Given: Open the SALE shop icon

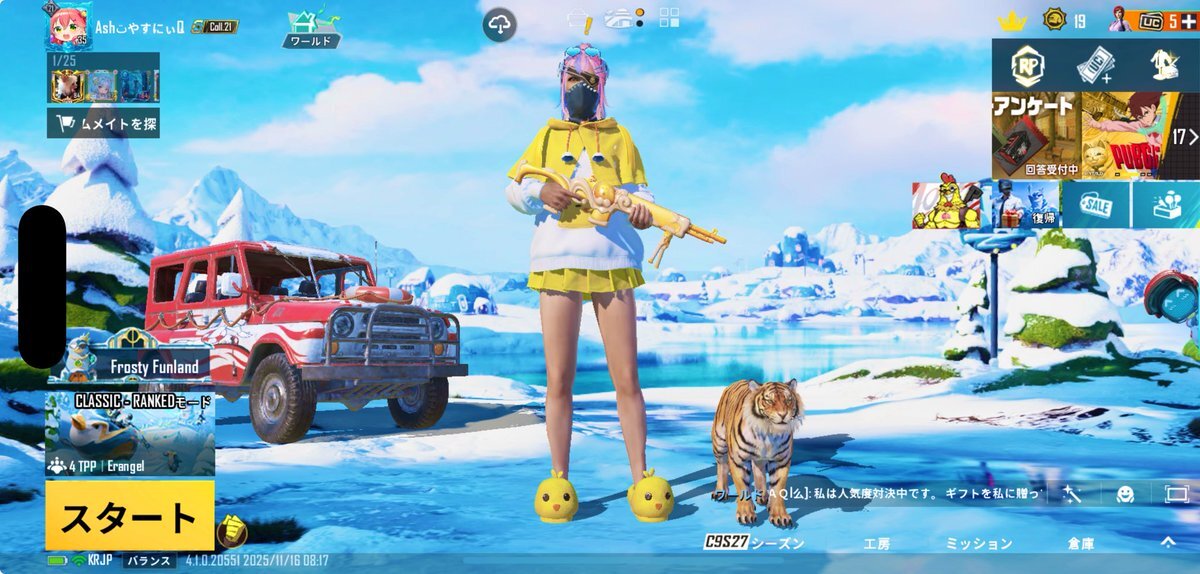Looking at the screenshot, I should 1096,204.
